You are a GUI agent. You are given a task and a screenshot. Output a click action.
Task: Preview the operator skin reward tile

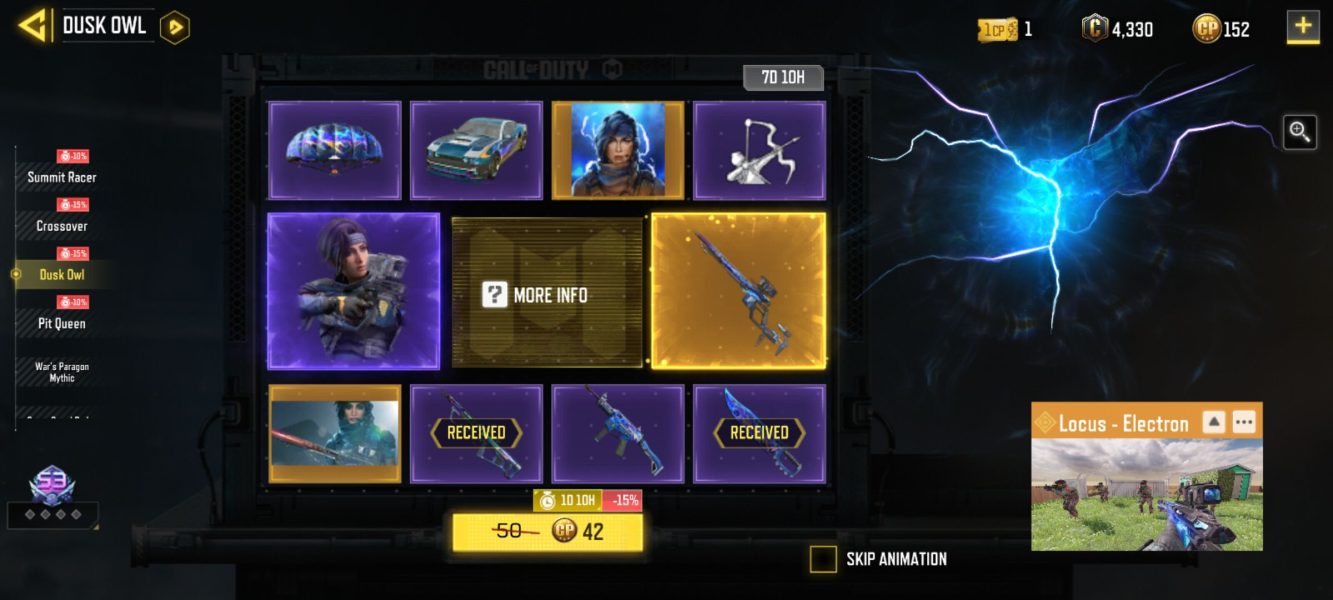pos(353,291)
